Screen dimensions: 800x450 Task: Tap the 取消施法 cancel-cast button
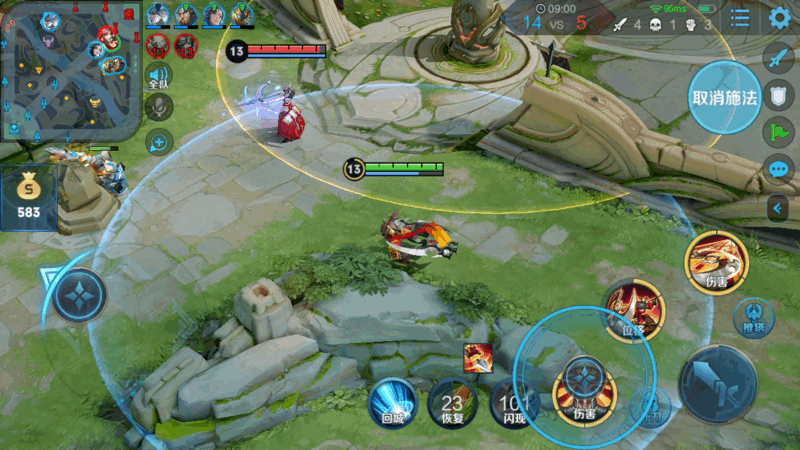tap(725, 97)
